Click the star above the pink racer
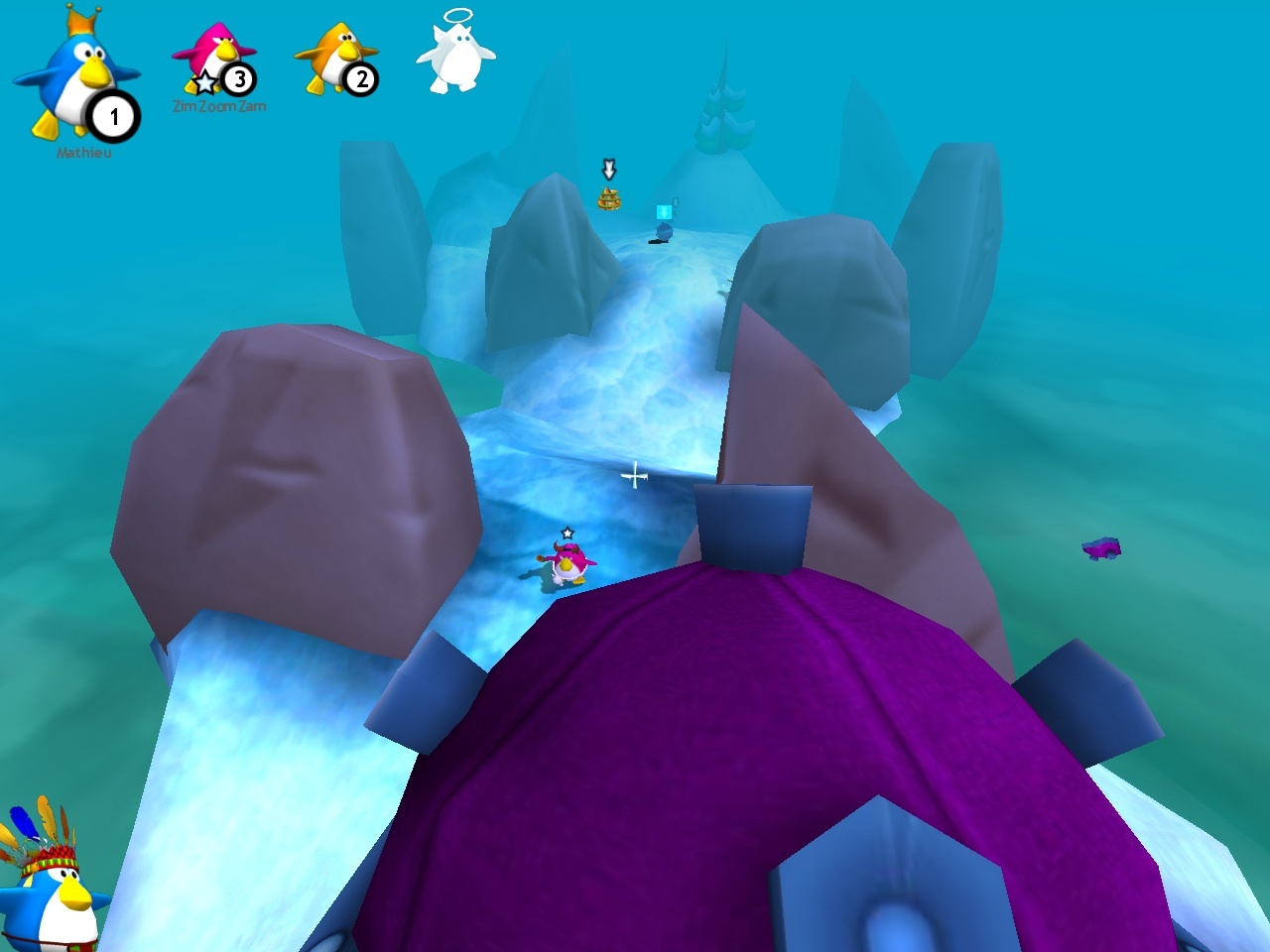Viewport: 1270px width, 952px height. 566,533
